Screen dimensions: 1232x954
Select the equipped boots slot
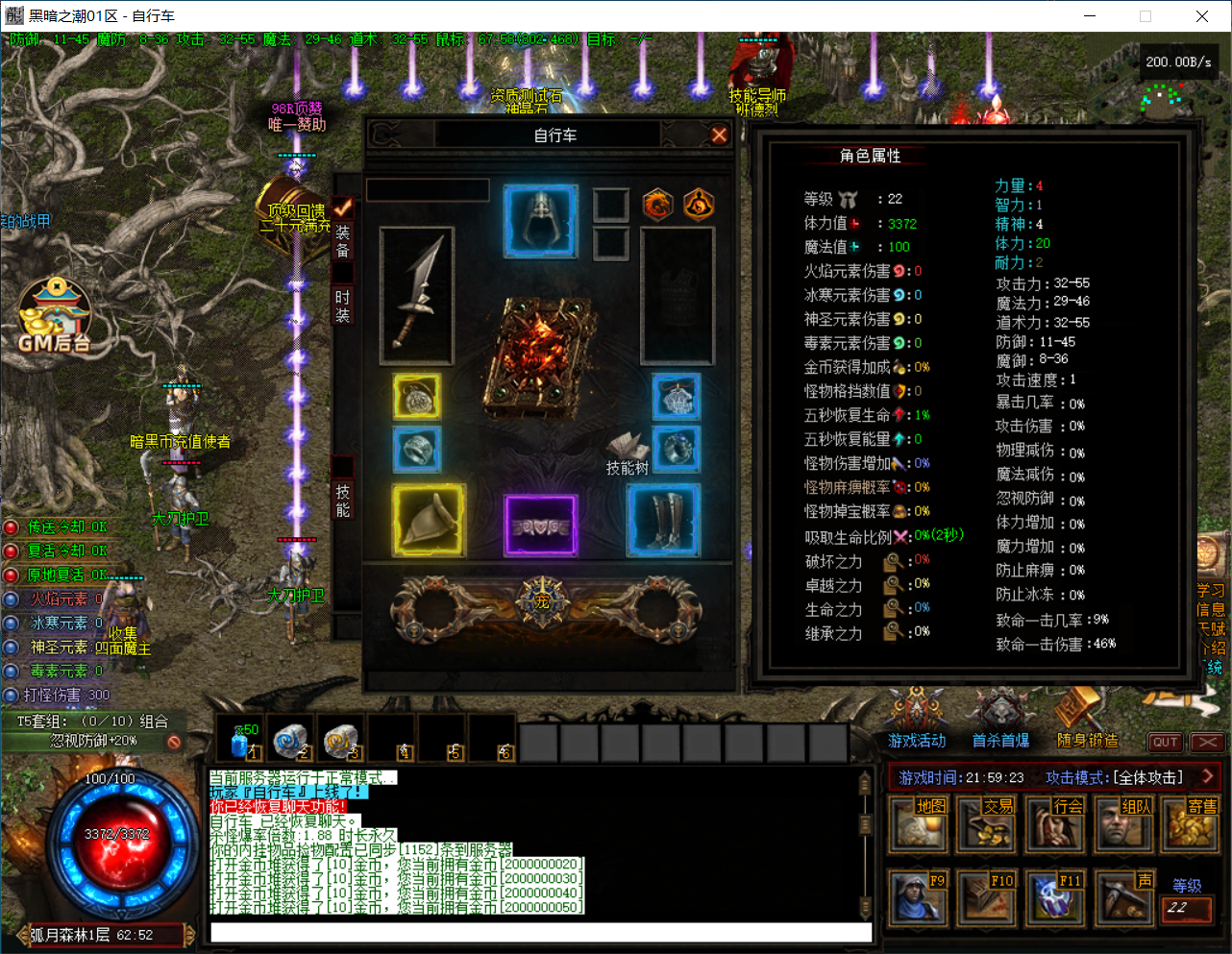click(663, 521)
